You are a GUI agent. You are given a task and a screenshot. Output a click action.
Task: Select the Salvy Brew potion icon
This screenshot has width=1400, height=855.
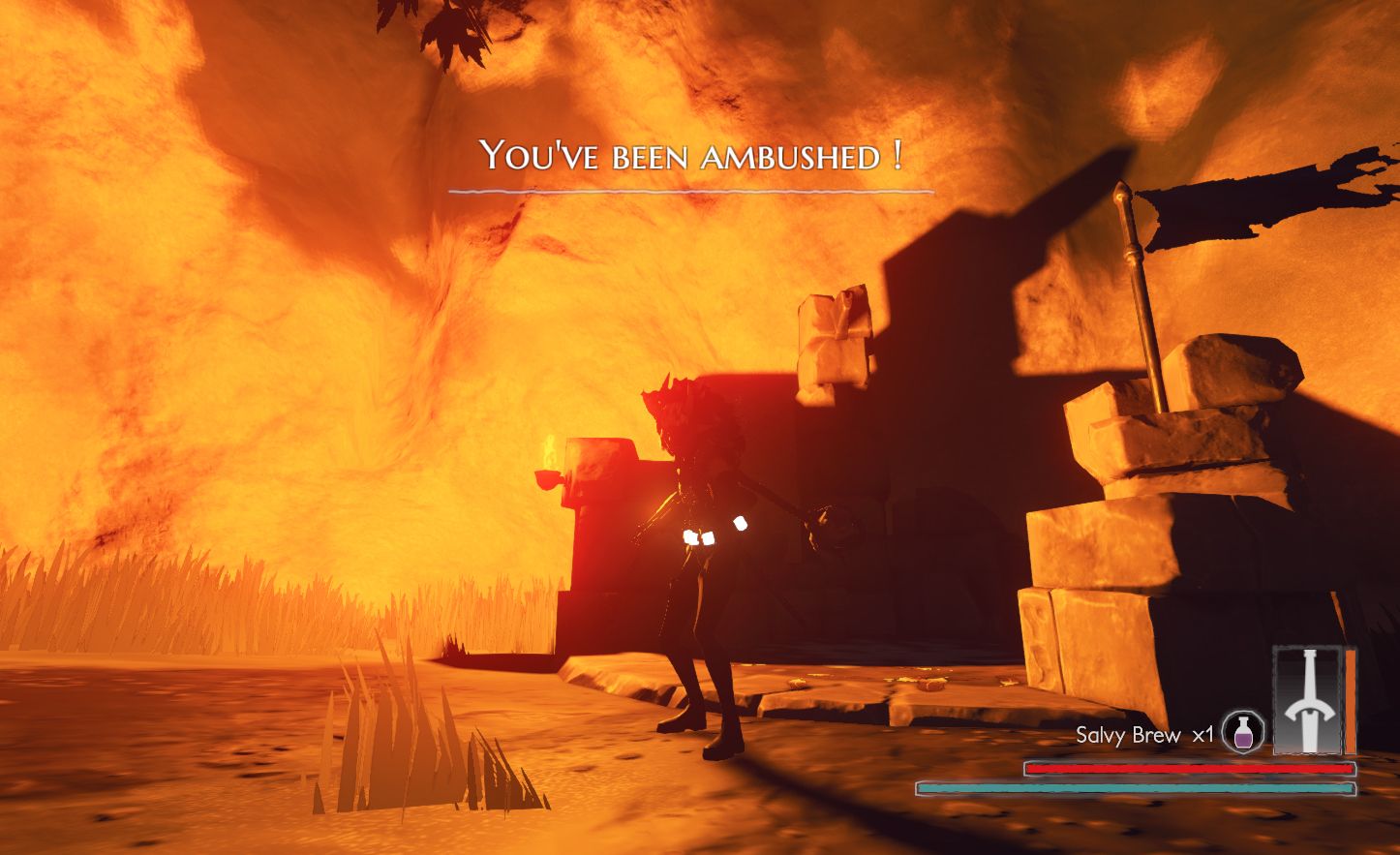(1242, 733)
